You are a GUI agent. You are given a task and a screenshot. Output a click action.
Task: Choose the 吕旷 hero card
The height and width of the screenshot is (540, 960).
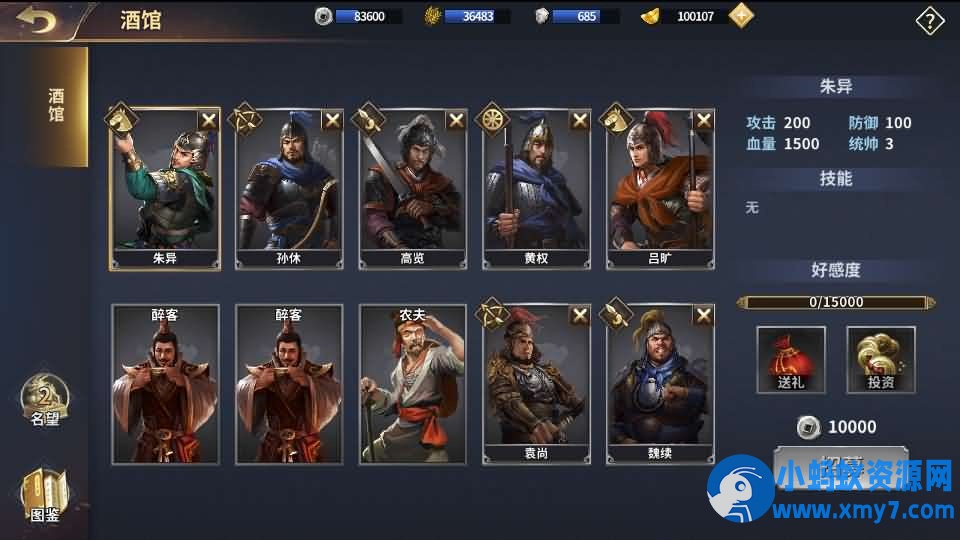661,188
